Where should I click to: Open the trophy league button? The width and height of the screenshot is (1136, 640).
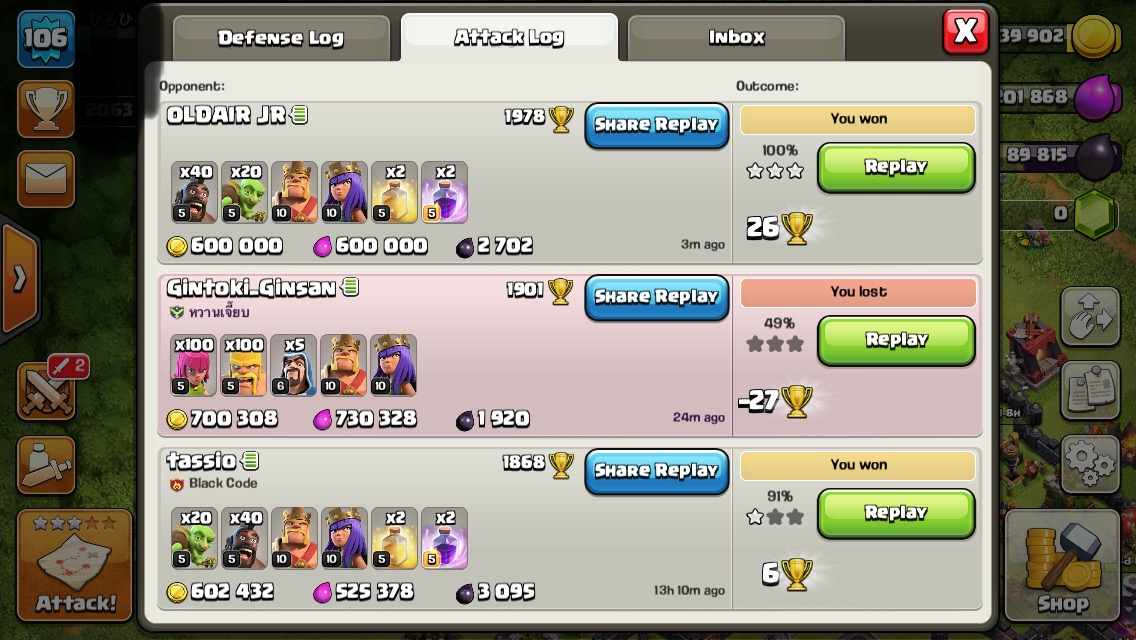(x=46, y=109)
